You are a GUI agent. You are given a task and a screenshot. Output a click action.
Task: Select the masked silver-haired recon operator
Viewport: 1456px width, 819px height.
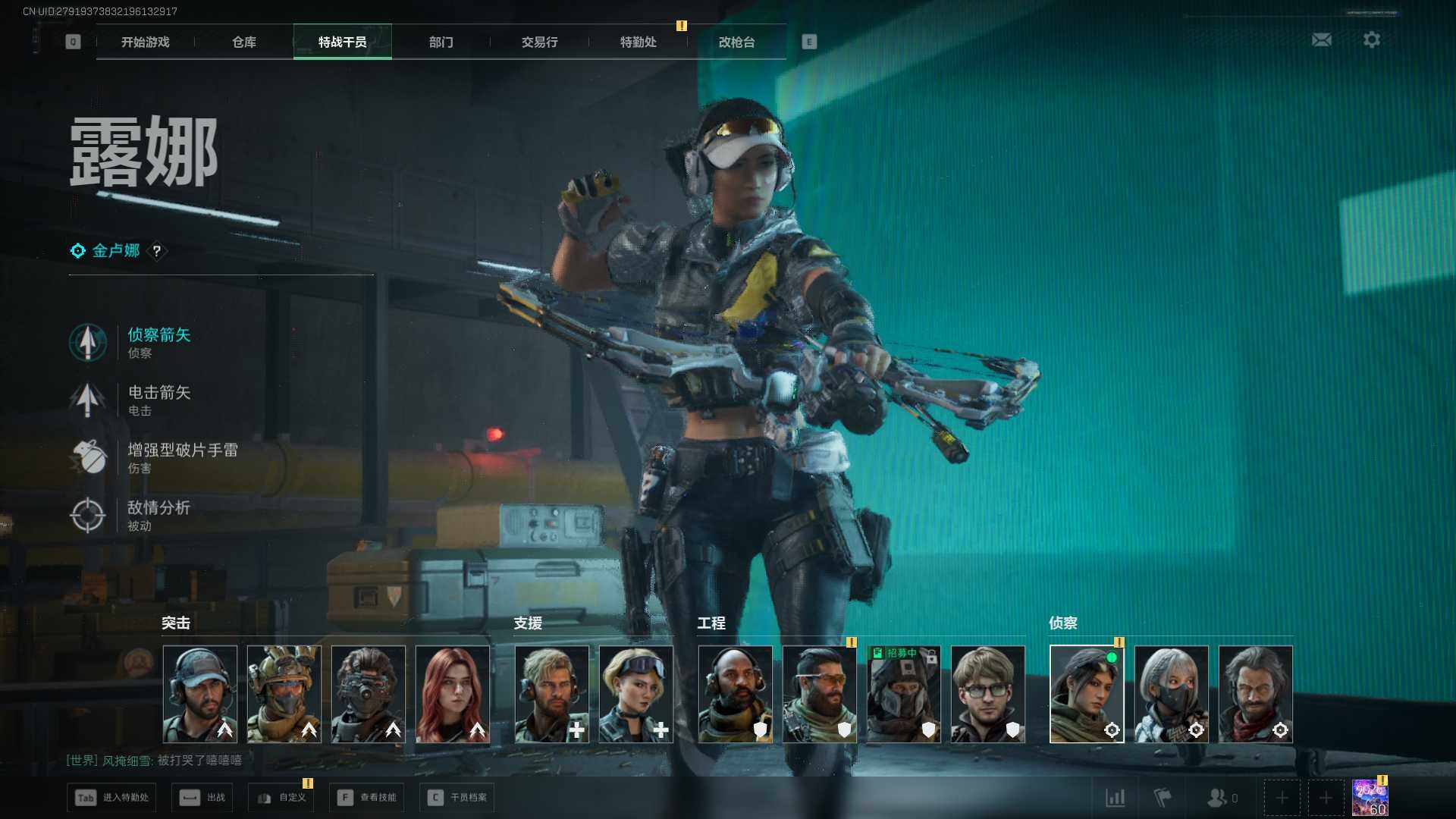point(1172,694)
